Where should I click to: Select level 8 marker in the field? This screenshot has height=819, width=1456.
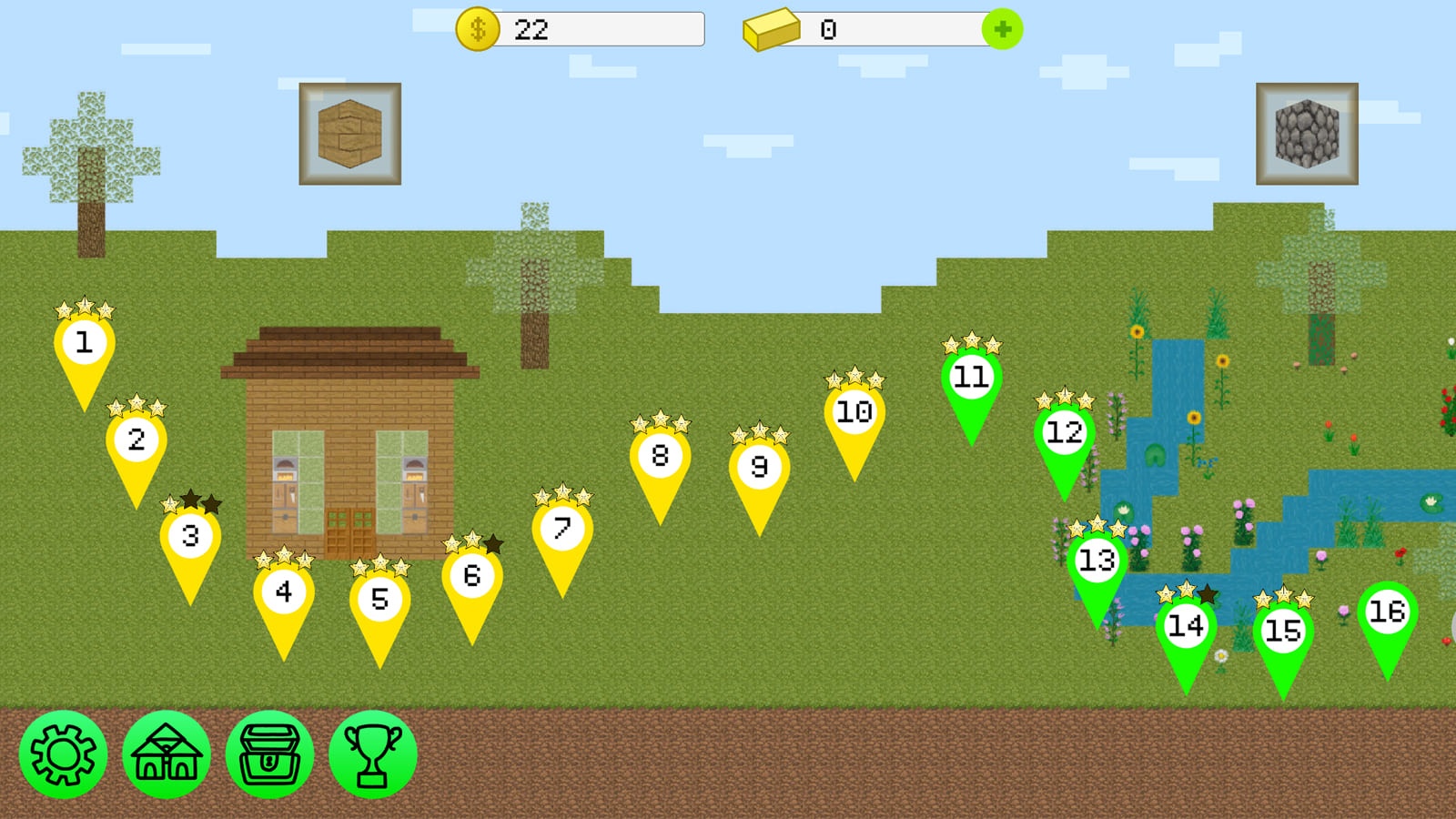[660, 456]
